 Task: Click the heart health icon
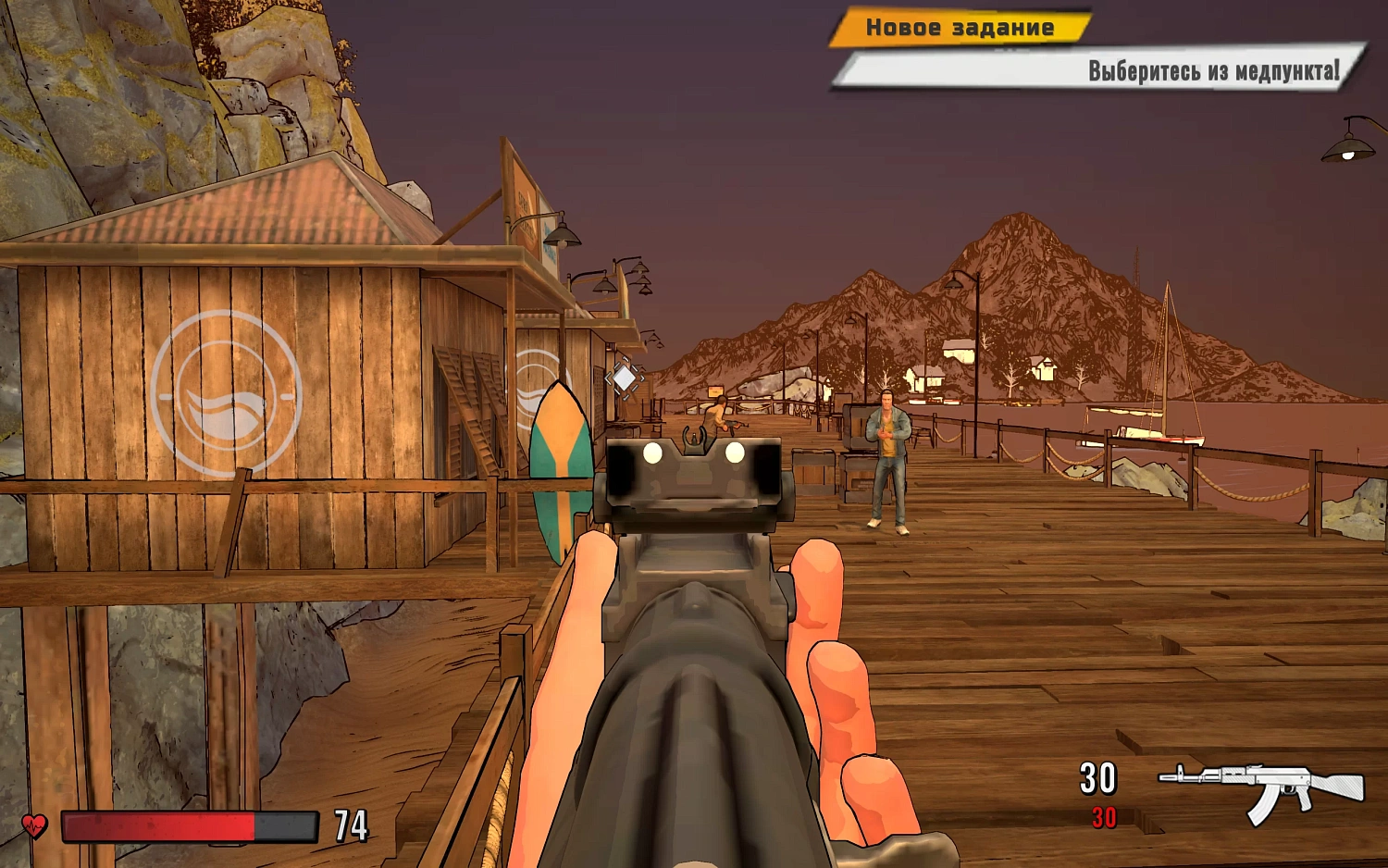(x=34, y=825)
